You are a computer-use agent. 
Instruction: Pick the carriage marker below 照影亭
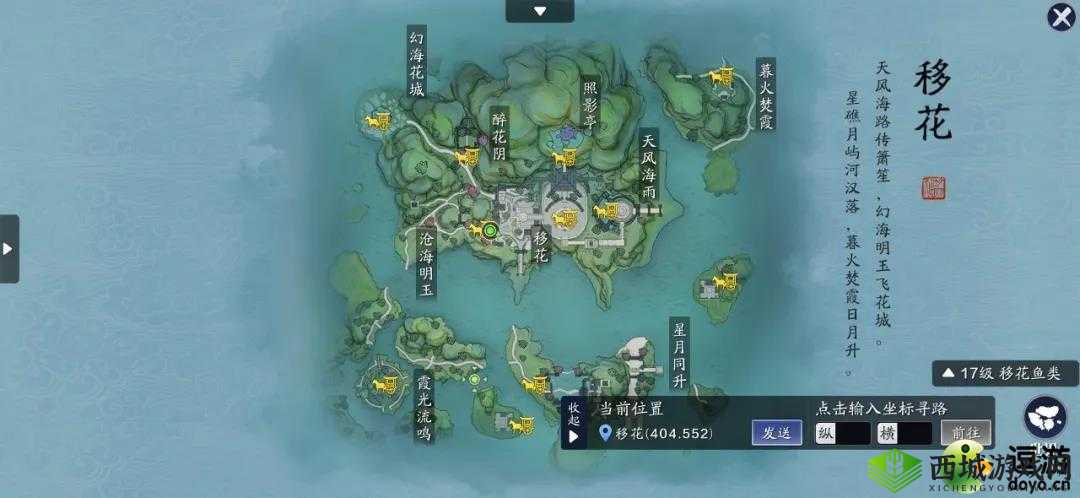[566, 156]
